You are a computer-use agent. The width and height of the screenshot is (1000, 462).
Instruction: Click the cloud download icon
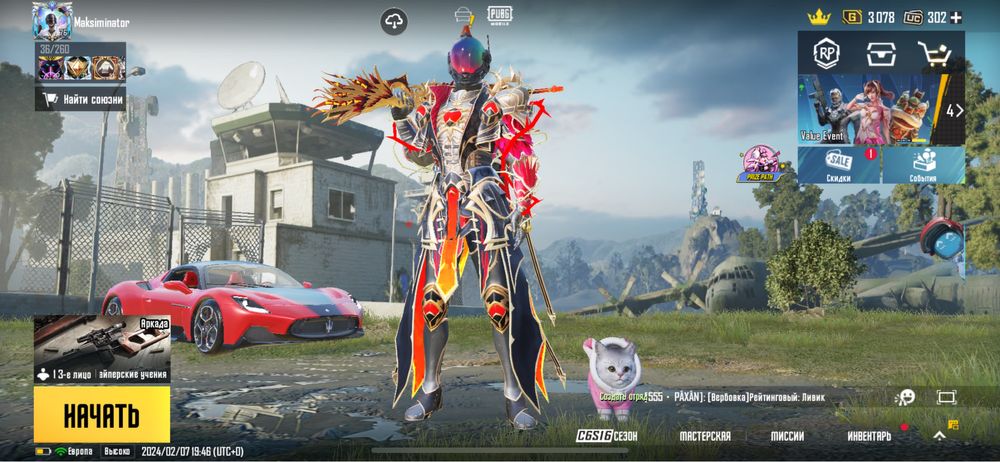coord(394,22)
